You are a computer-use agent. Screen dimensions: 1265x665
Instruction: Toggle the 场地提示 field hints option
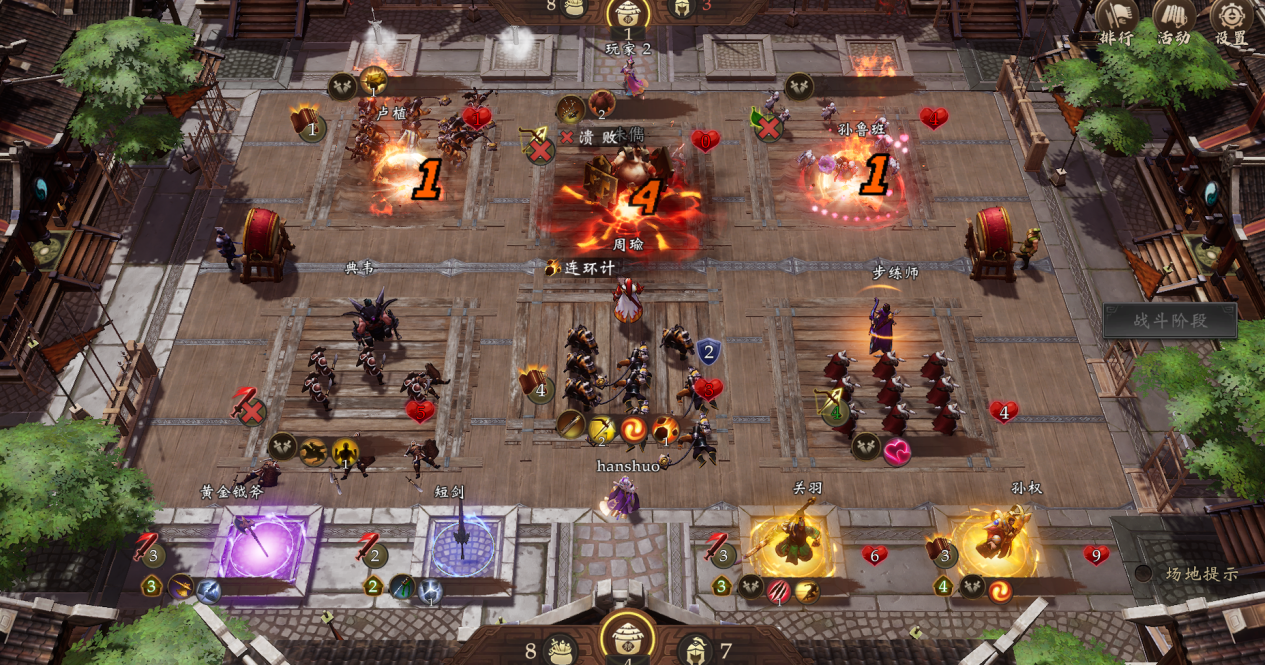1143,573
